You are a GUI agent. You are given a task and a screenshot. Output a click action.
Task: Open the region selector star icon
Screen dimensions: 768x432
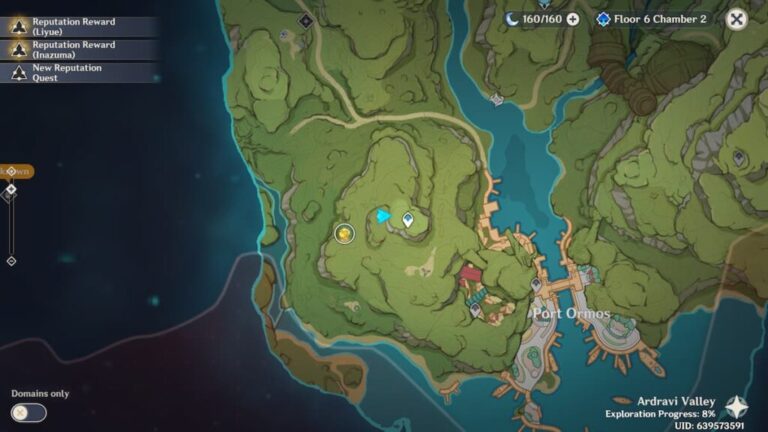coord(736,407)
